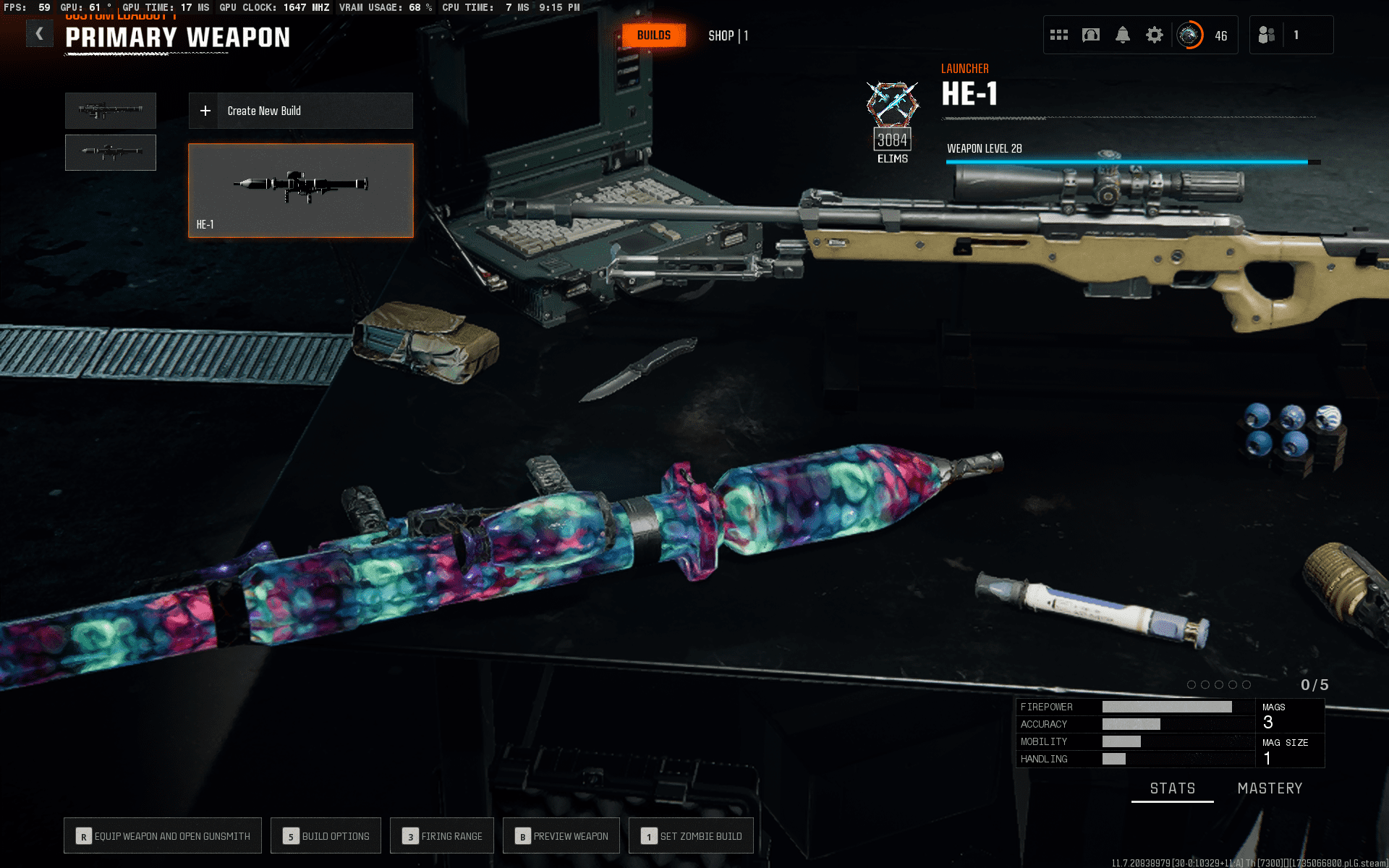This screenshot has width=1389, height=868.
Task: Open the notifications bell
Action: coord(1123,35)
